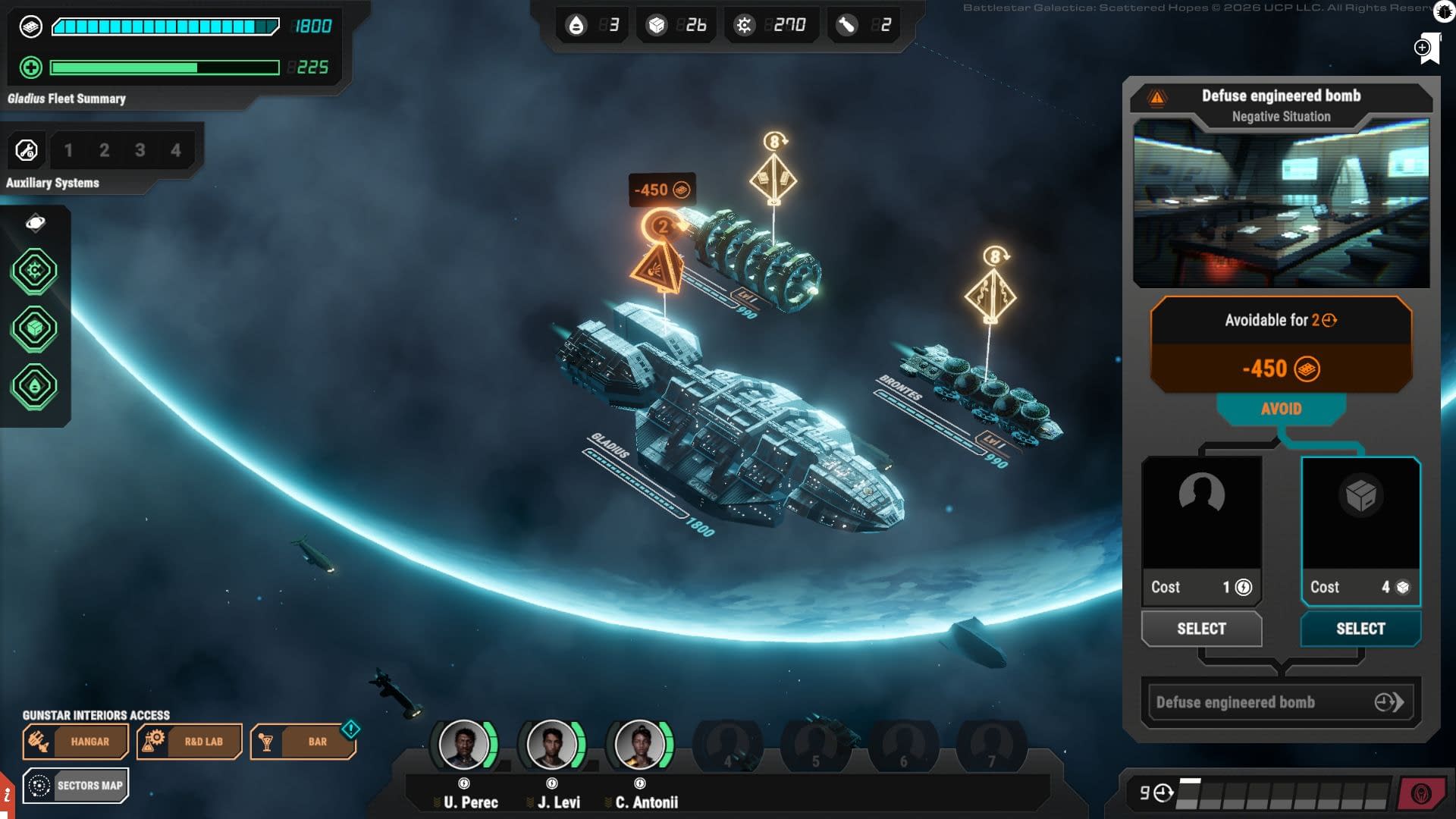The image size is (1456, 819).
Task: Pick officer C. Antonii's portrait
Action: (x=639, y=744)
